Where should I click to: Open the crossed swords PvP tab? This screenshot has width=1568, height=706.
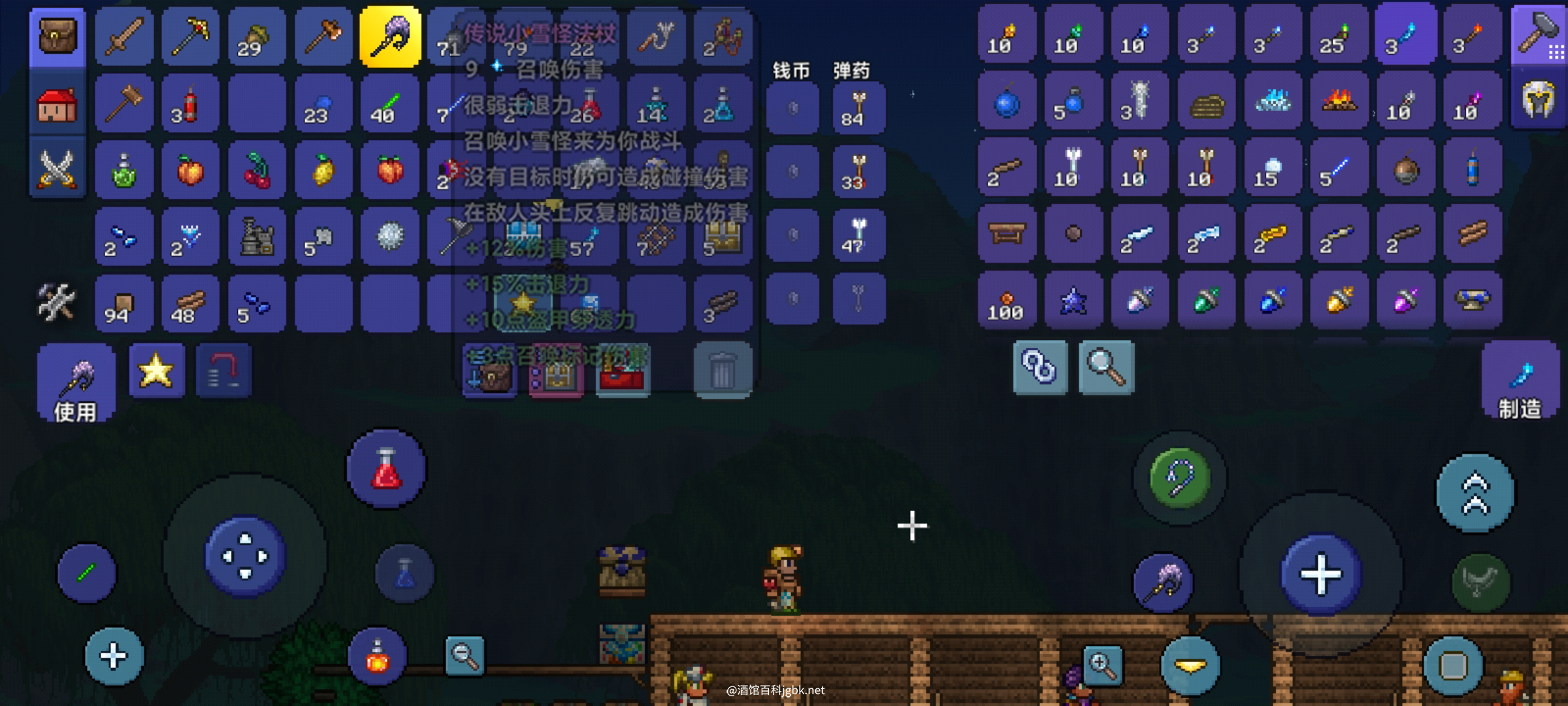pyautogui.click(x=57, y=169)
